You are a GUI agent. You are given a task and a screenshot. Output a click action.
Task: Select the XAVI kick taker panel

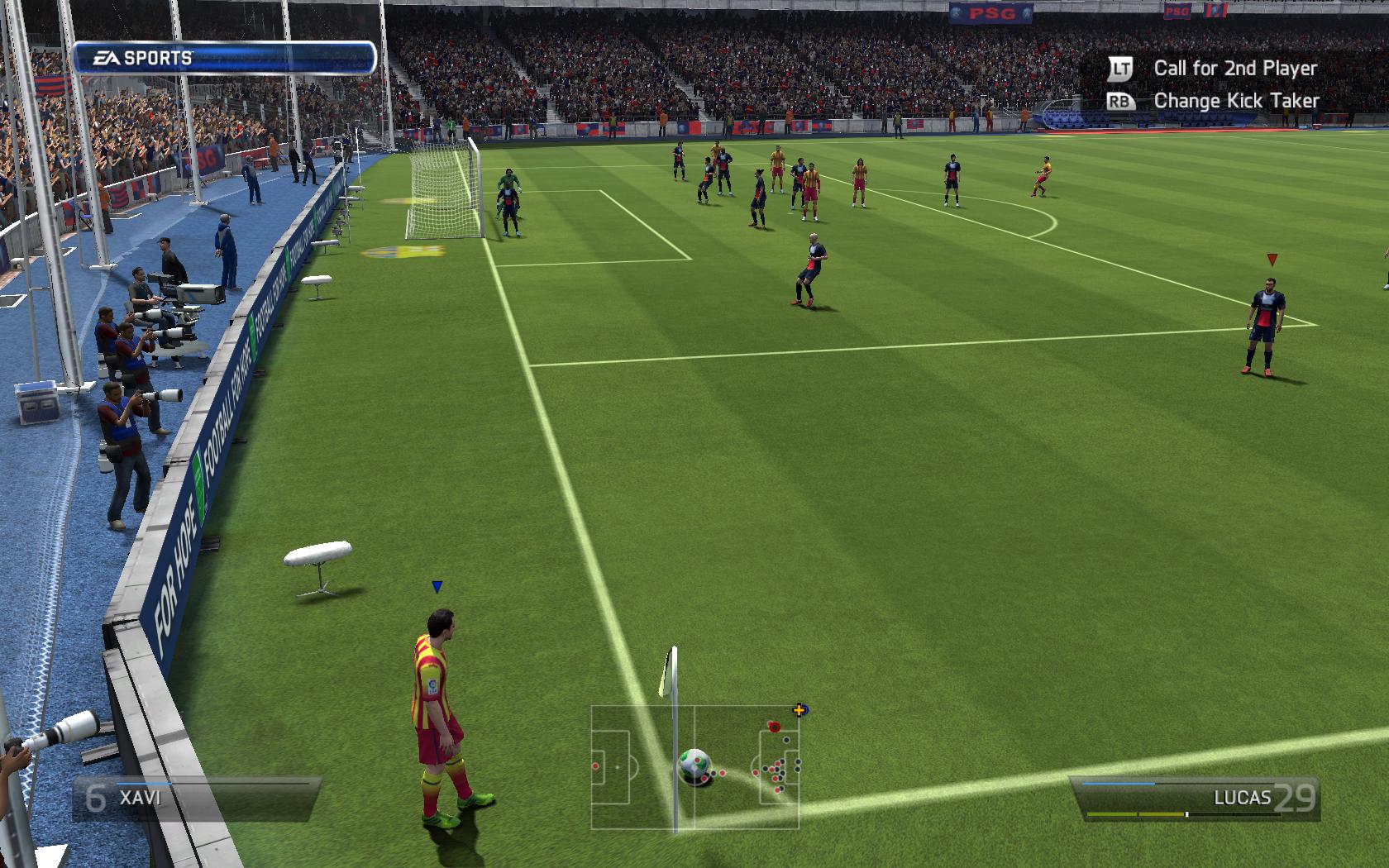[x=196, y=799]
